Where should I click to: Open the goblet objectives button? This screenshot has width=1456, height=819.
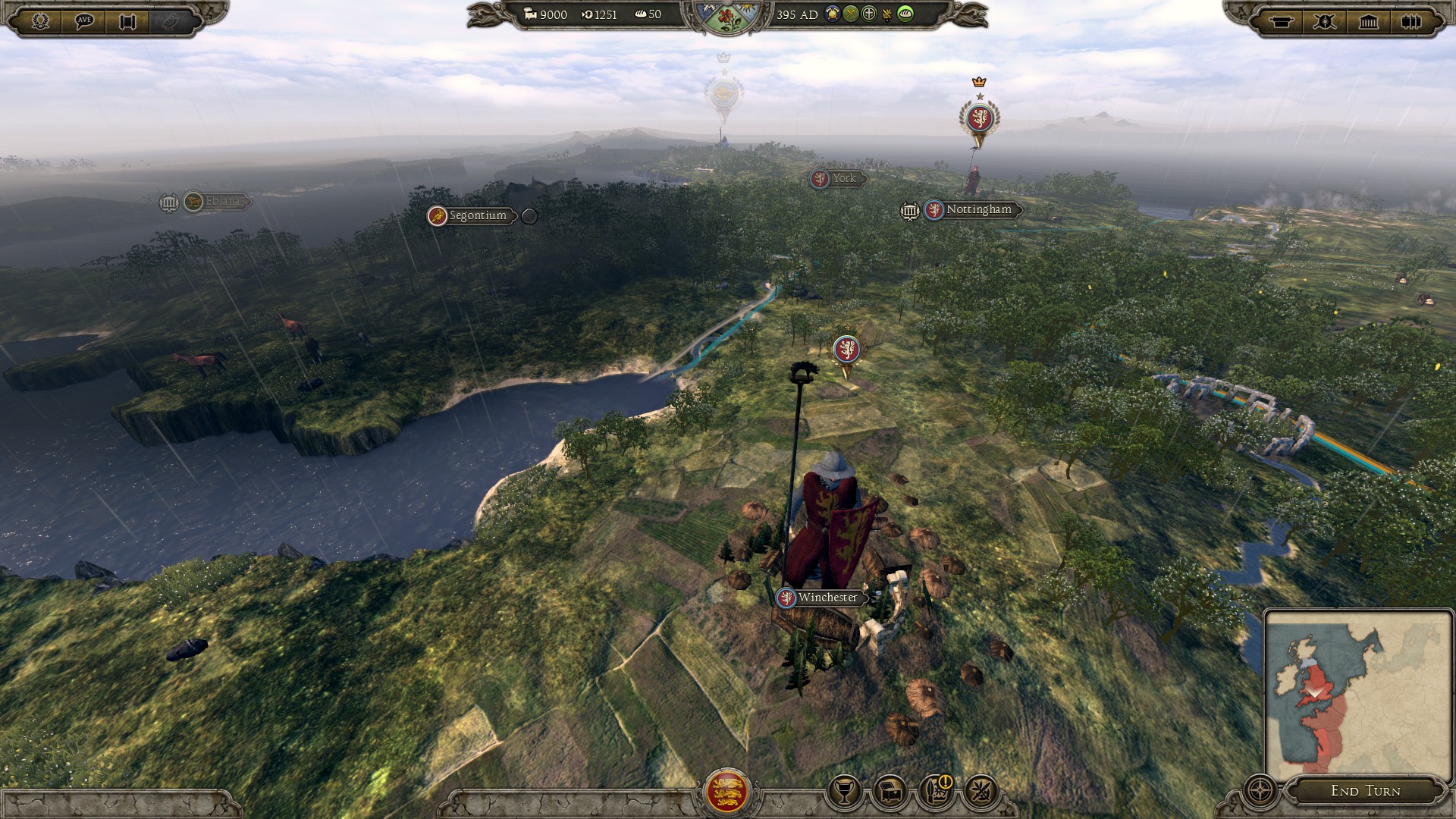click(843, 792)
